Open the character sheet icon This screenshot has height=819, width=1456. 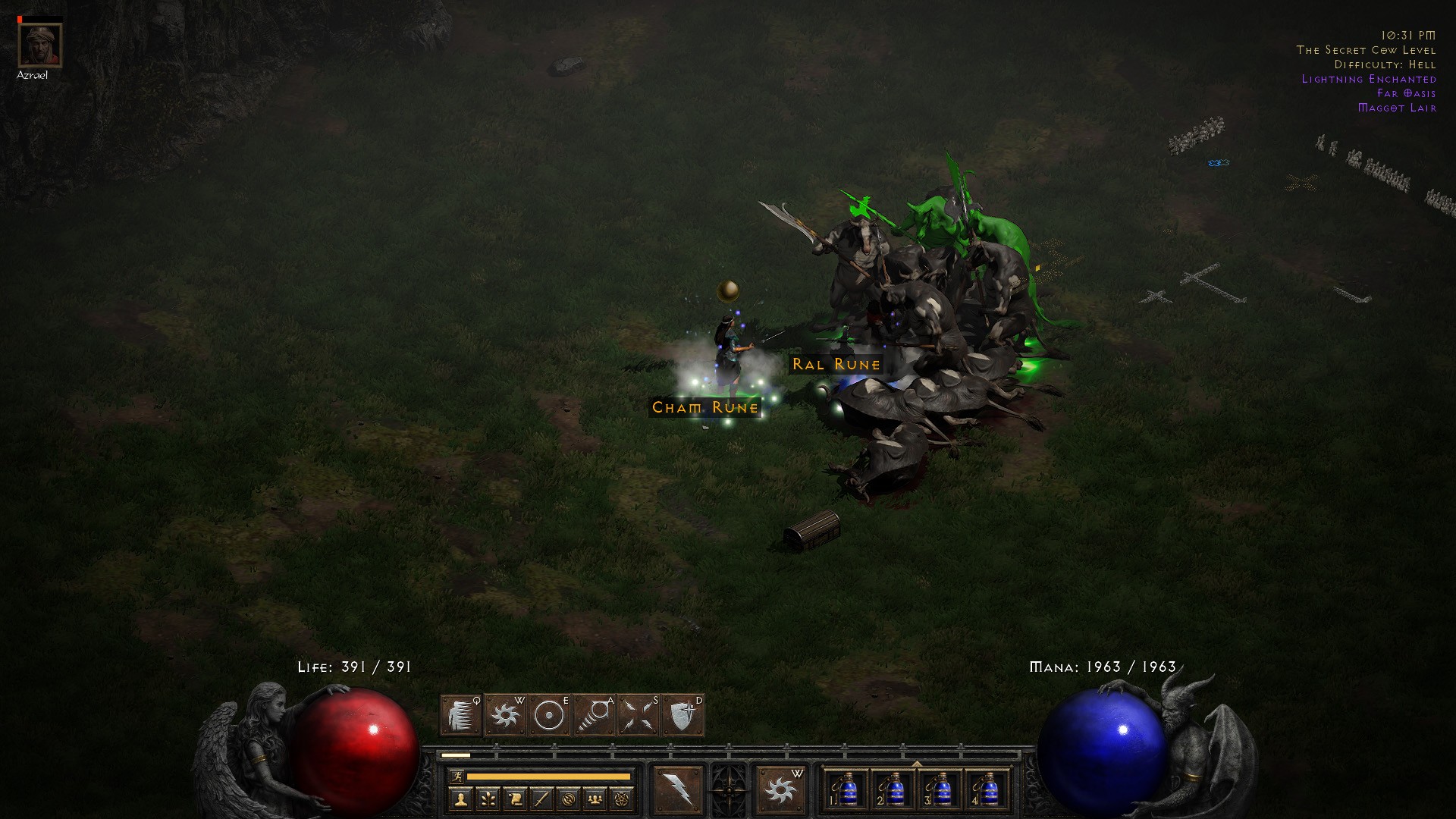click(x=460, y=799)
